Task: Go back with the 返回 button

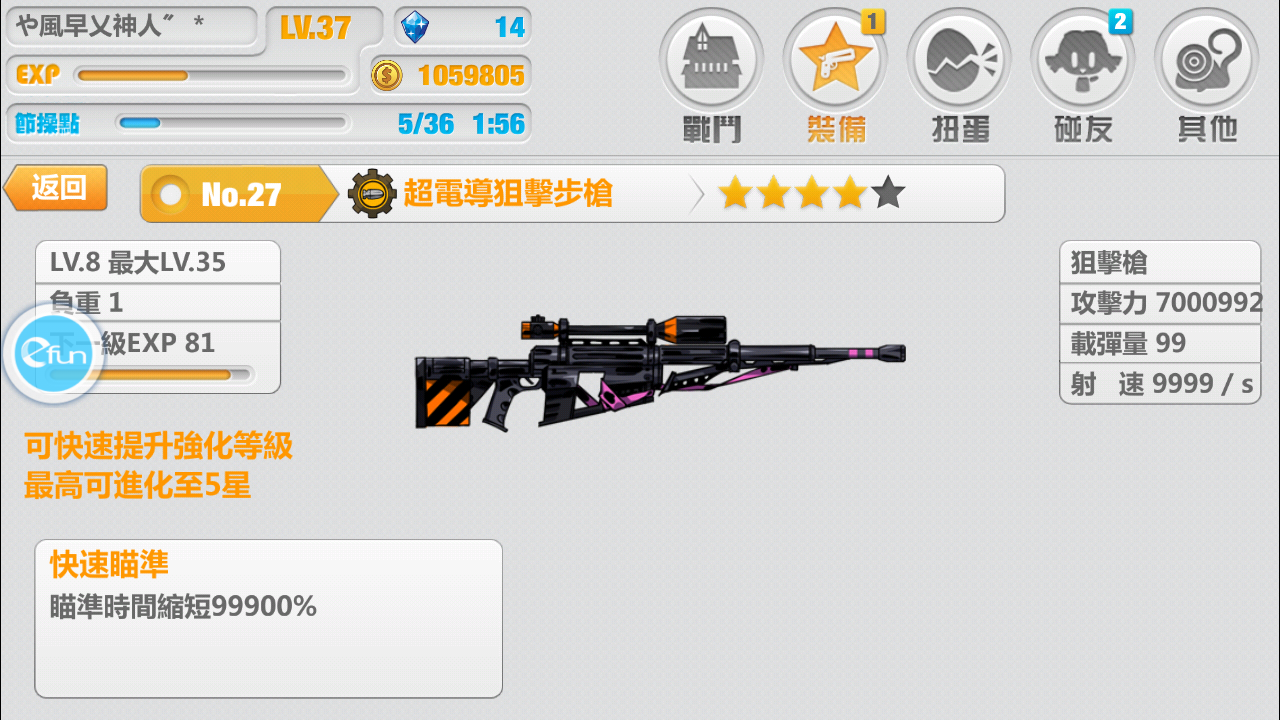Action: pyautogui.click(x=57, y=188)
